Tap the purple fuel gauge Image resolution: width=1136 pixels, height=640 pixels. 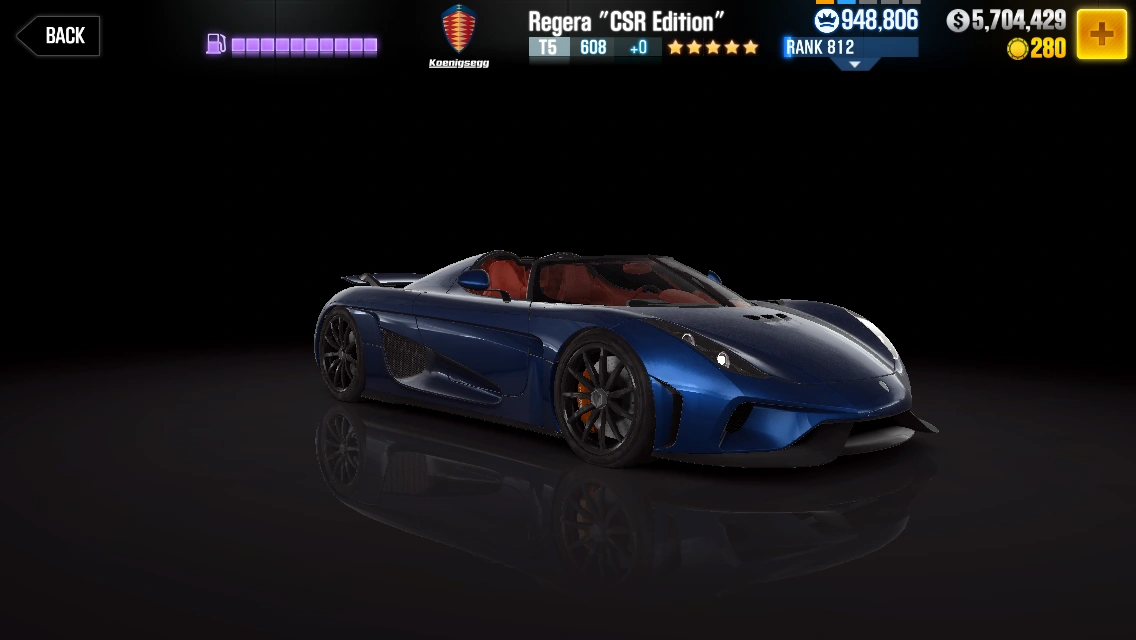[292, 45]
